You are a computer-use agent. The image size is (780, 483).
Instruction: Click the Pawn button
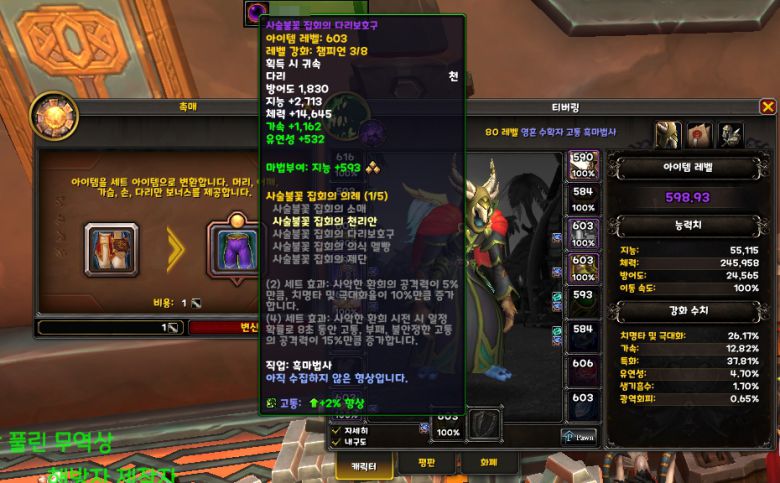(580, 436)
